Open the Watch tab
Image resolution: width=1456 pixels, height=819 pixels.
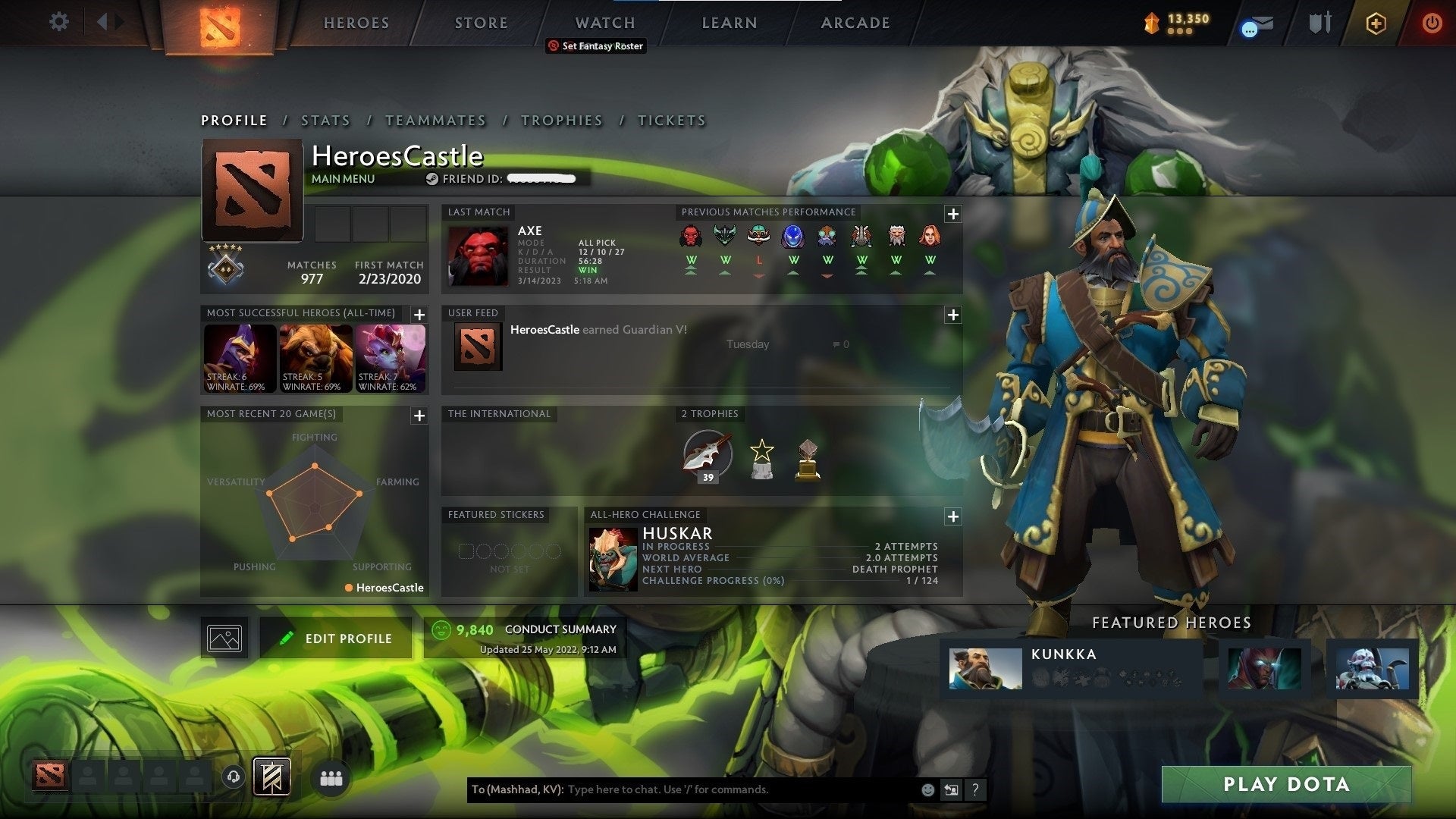[x=604, y=23]
